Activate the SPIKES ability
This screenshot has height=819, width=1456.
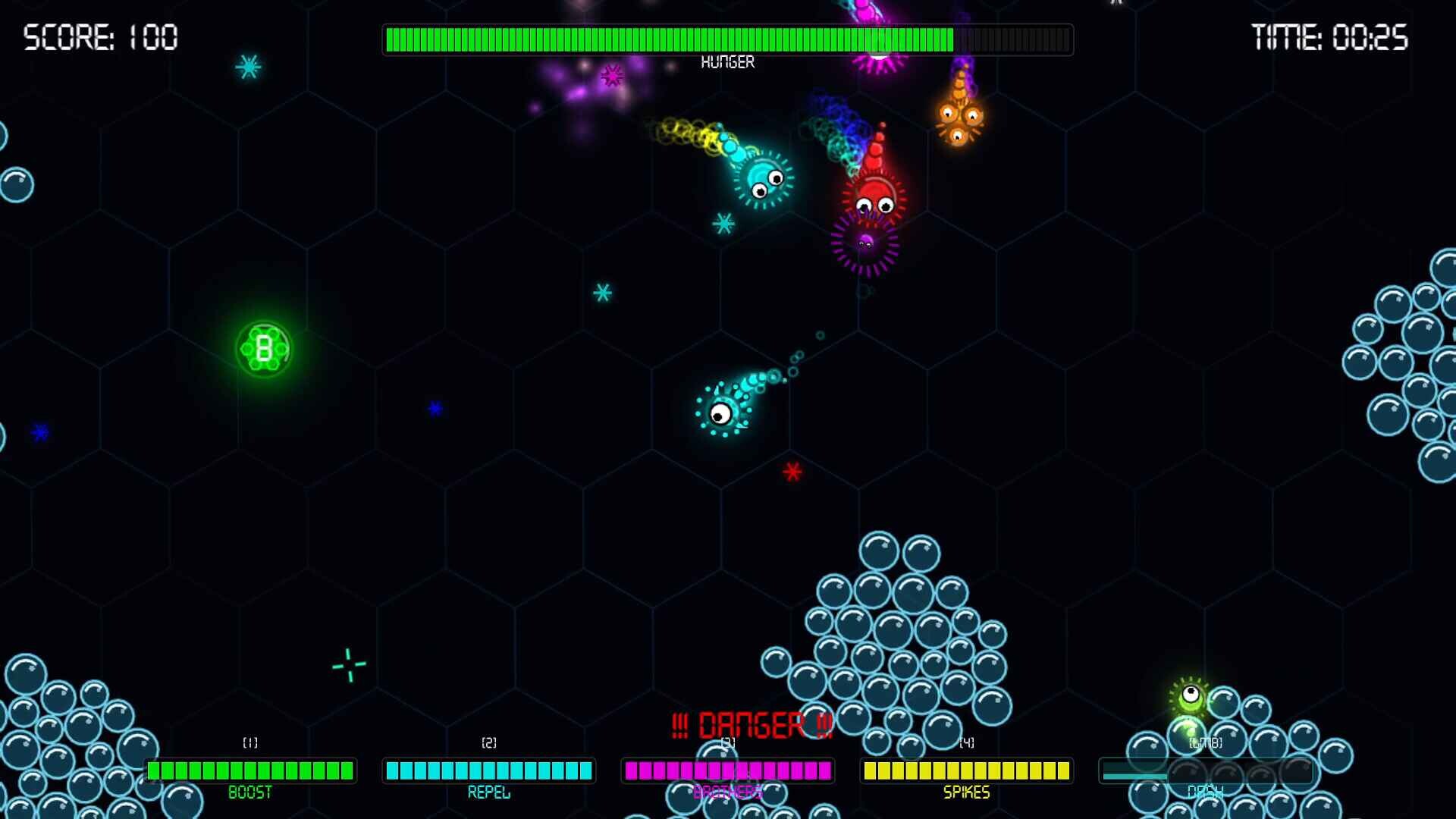coord(965,771)
